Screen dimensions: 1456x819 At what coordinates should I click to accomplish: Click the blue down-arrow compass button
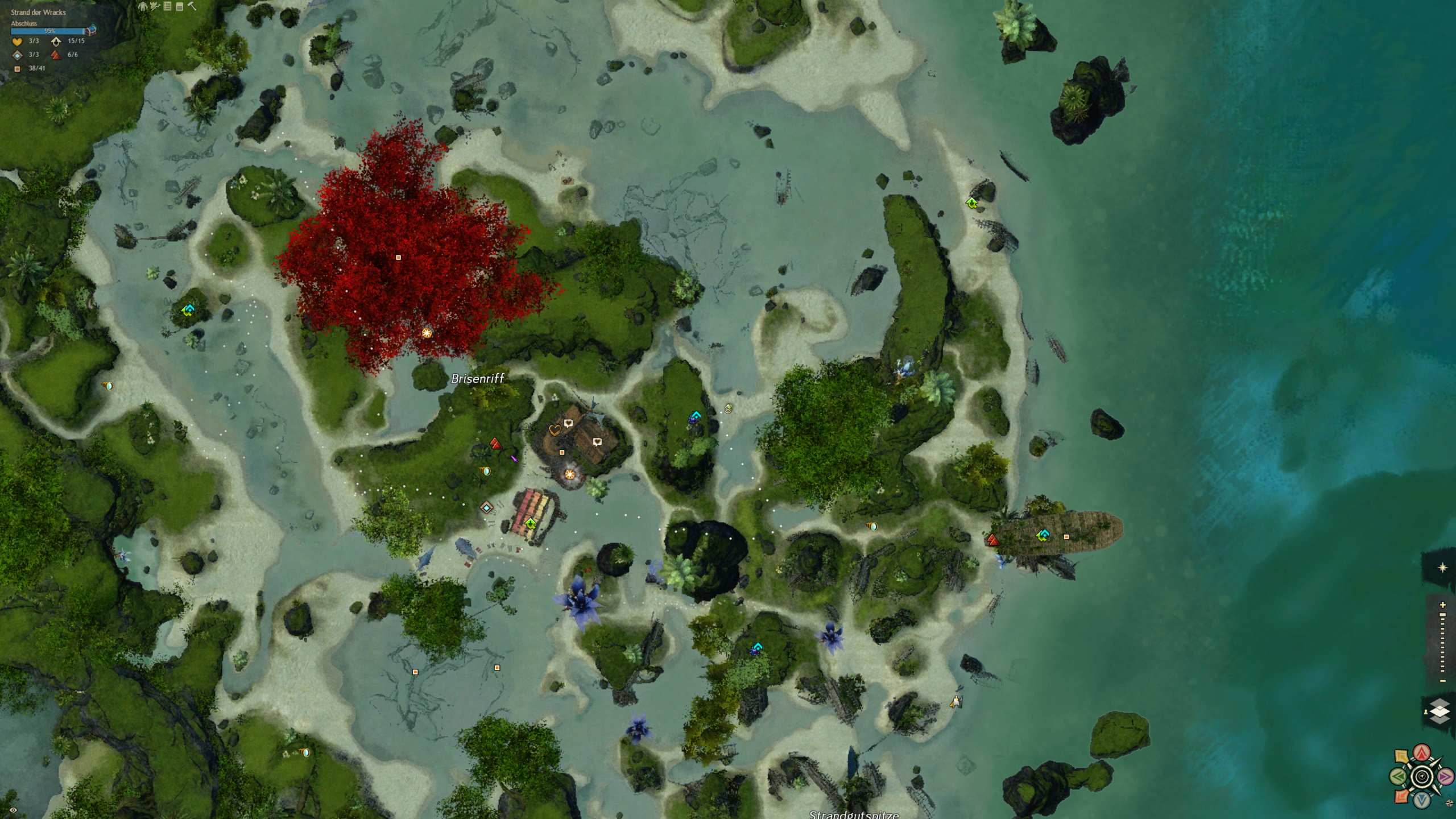click(1422, 800)
